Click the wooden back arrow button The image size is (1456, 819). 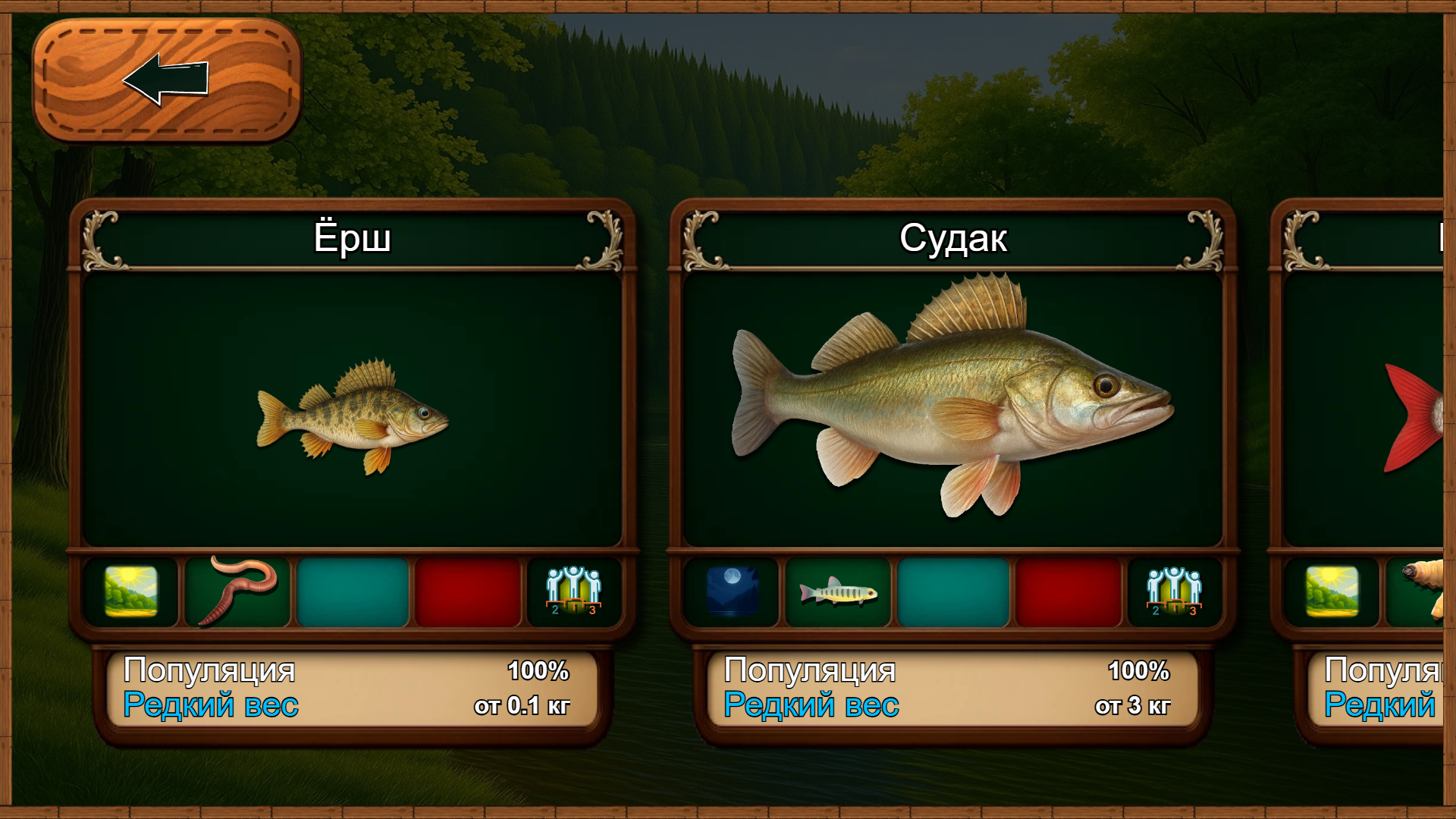click(167, 80)
